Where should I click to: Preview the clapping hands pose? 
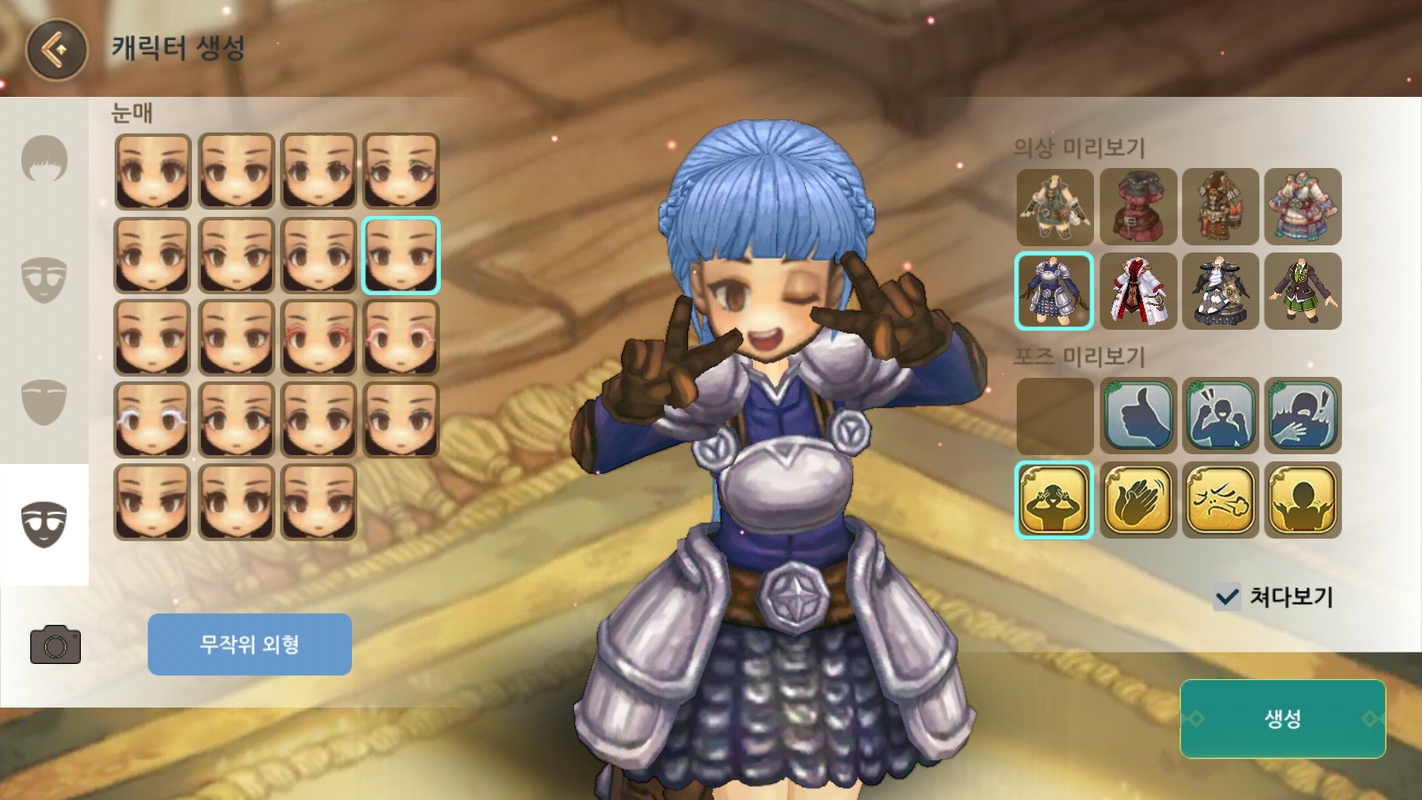click(x=1138, y=499)
